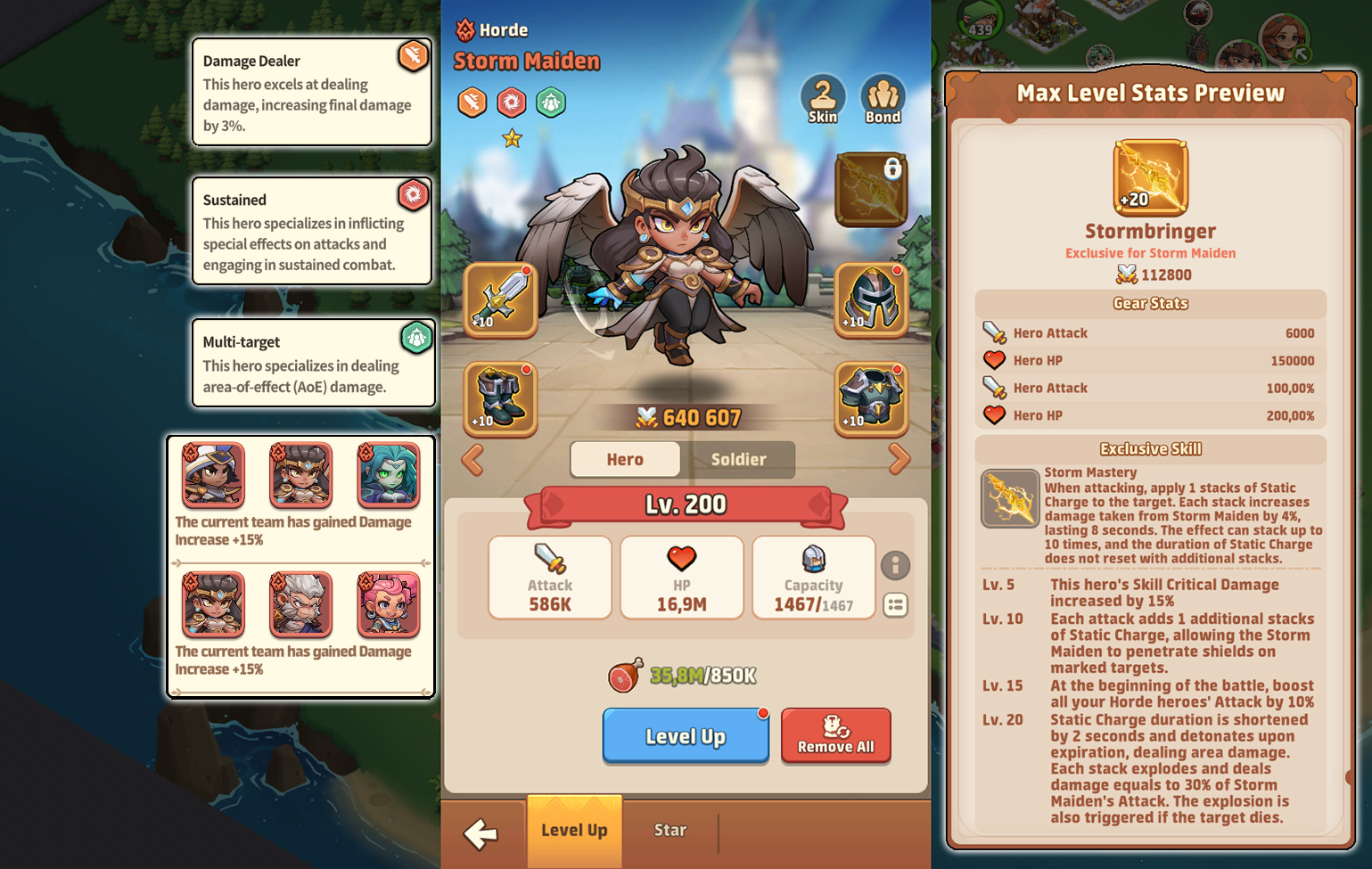Switch to the Soldier tab

[x=741, y=460]
